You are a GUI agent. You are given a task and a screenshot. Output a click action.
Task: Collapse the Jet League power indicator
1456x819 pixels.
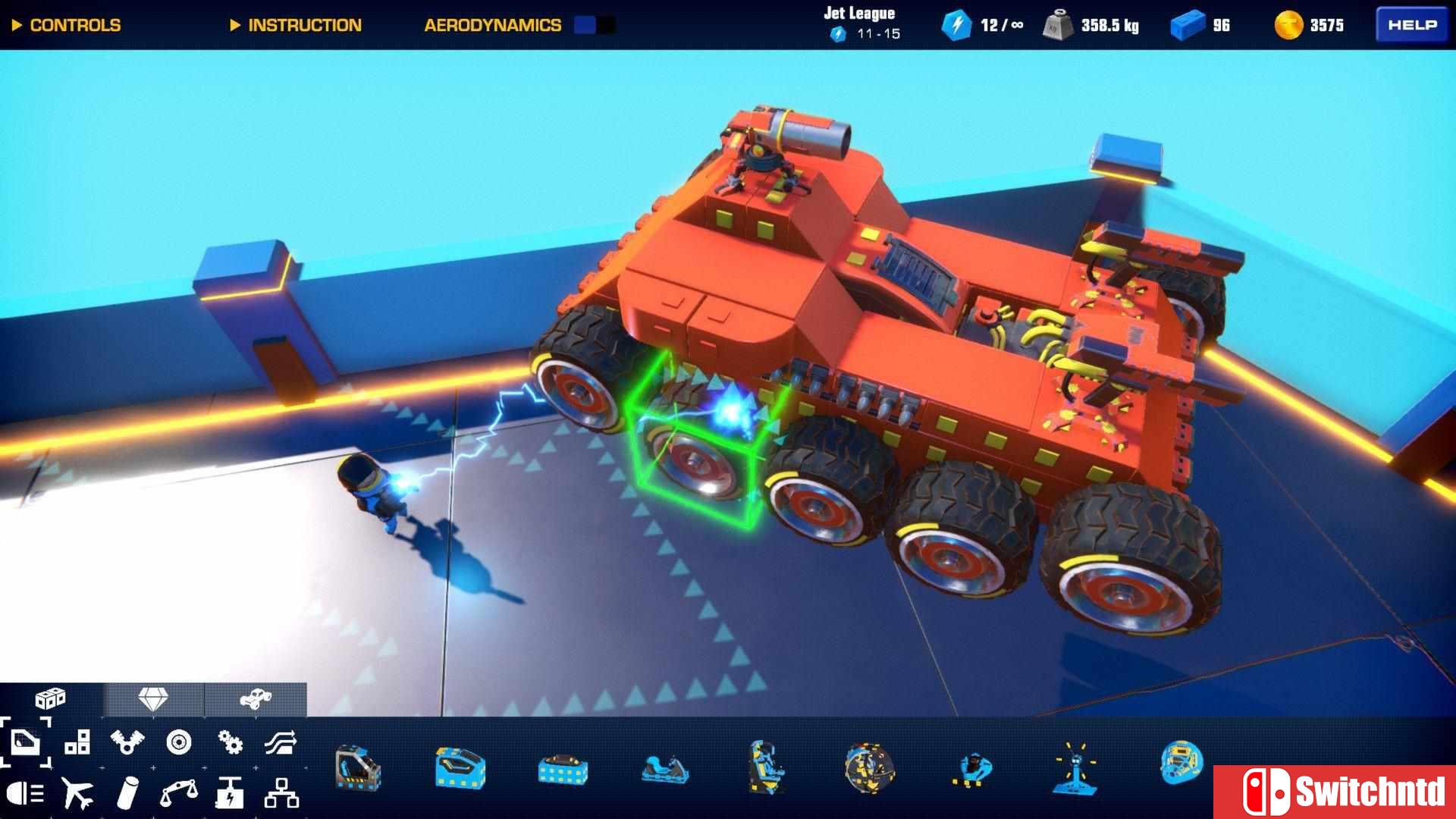859,23
